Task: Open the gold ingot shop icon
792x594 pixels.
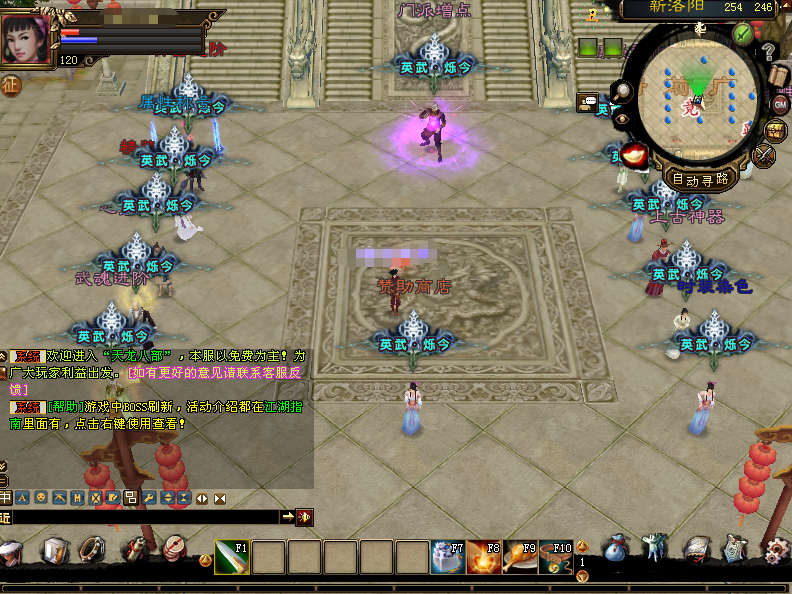Action: (x=635, y=156)
